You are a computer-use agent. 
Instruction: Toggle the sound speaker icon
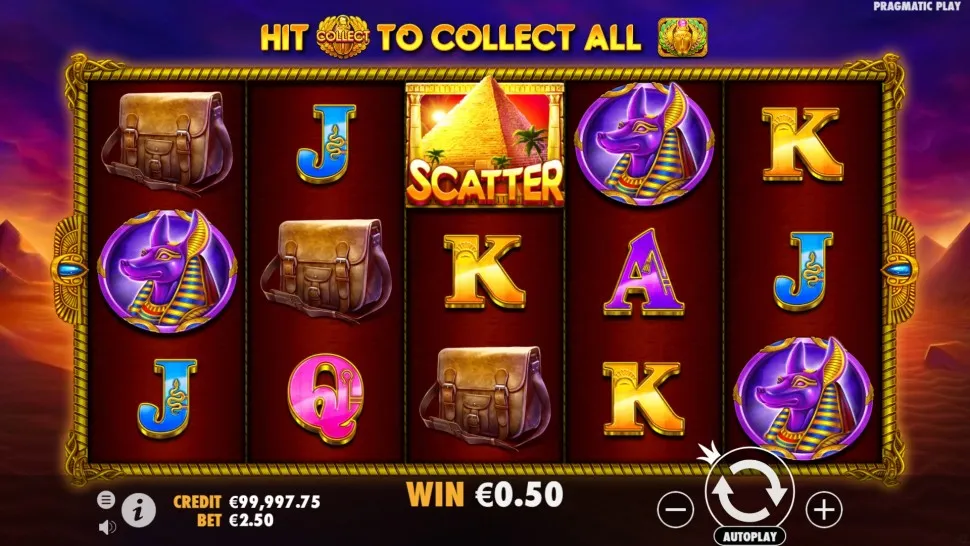105,525
